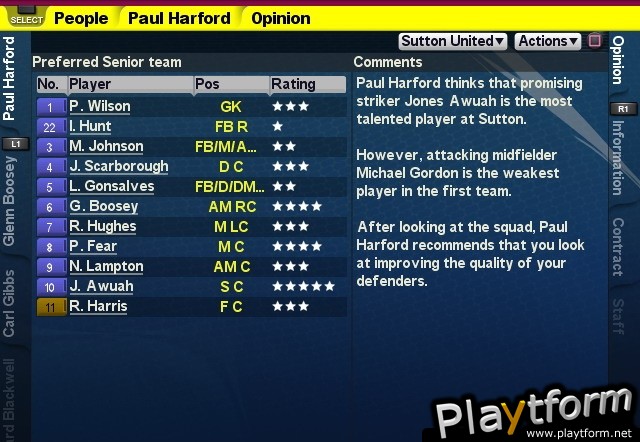Select M. Johnson in the team list

pyautogui.click(x=106, y=146)
